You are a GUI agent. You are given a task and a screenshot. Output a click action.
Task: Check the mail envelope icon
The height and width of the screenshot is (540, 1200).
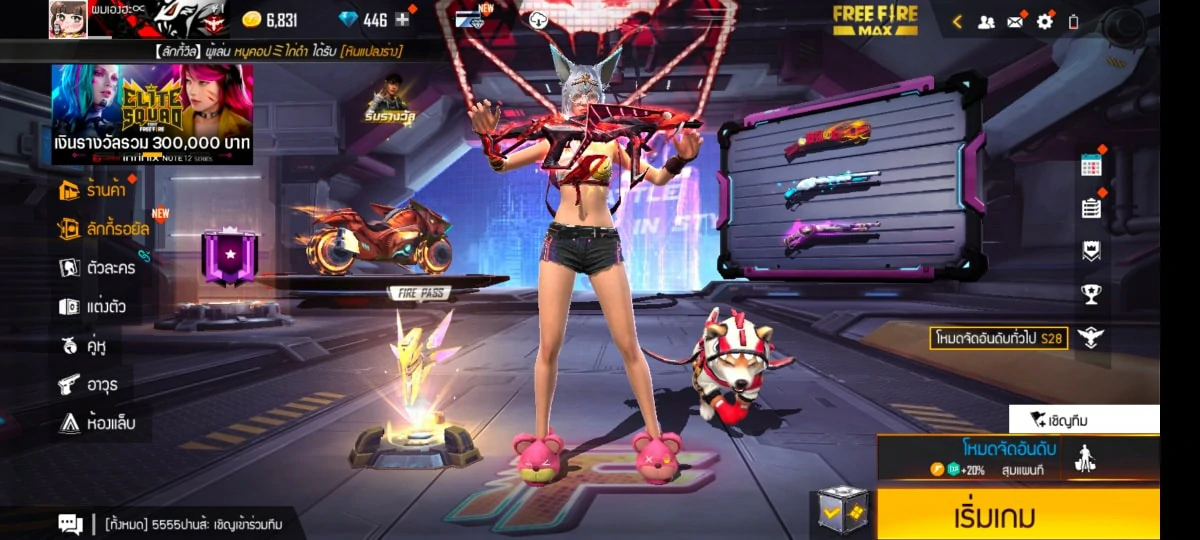pos(1015,21)
